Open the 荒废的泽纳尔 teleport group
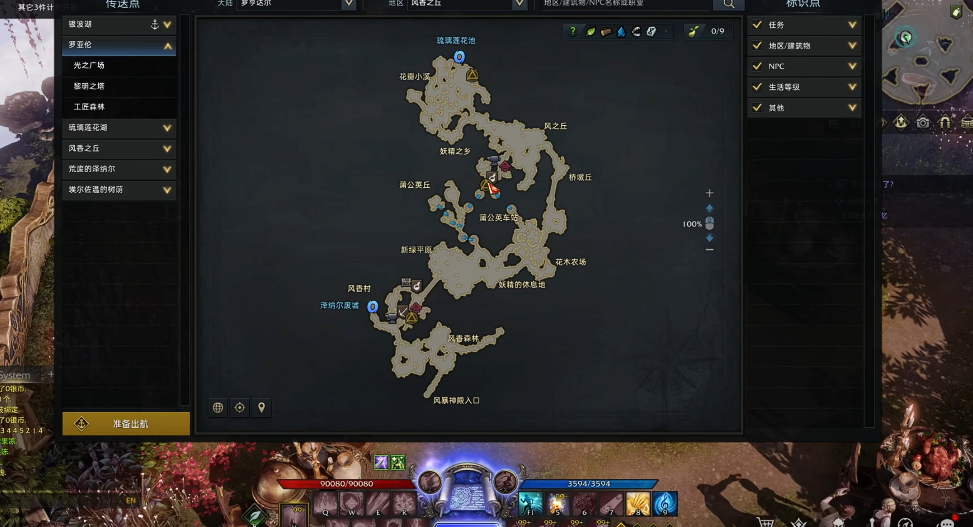This screenshot has width=973, height=527. [x=119, y=169]
